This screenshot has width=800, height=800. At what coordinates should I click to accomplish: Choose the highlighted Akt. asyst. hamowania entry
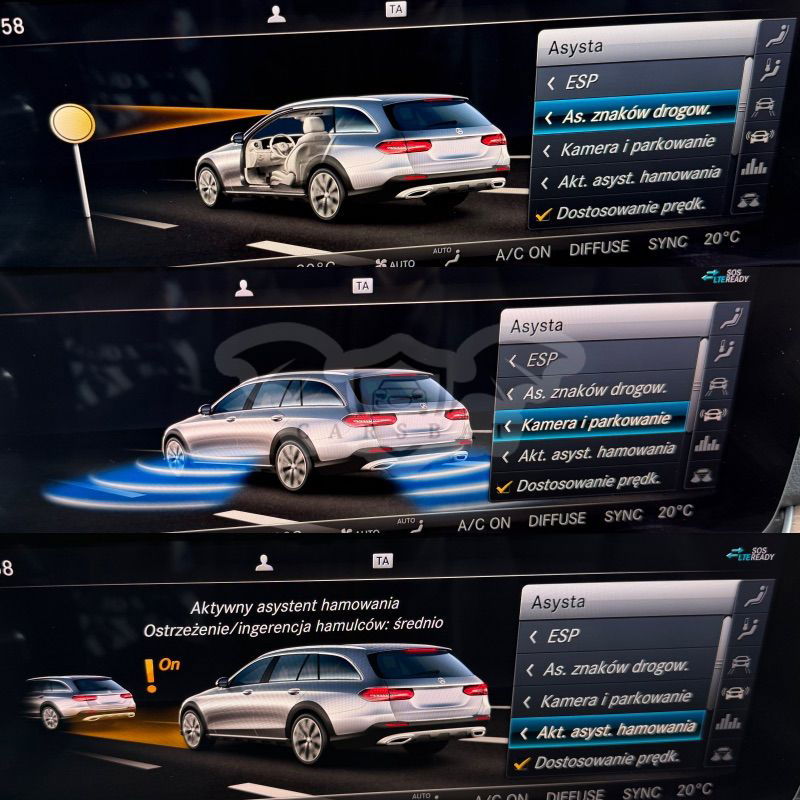(x=613, y=731)
